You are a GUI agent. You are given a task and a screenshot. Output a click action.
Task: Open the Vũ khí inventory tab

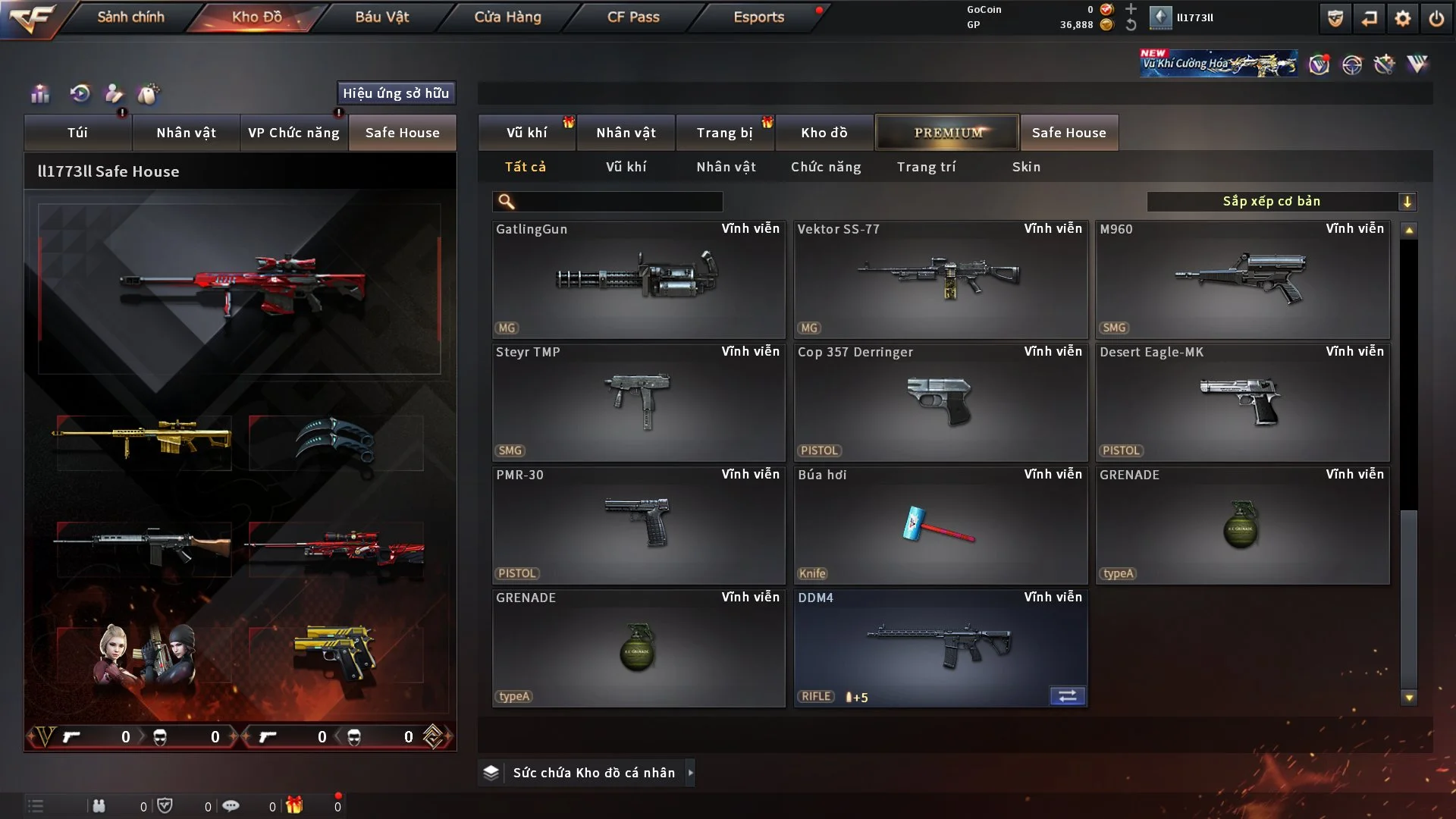coord(526,133)
